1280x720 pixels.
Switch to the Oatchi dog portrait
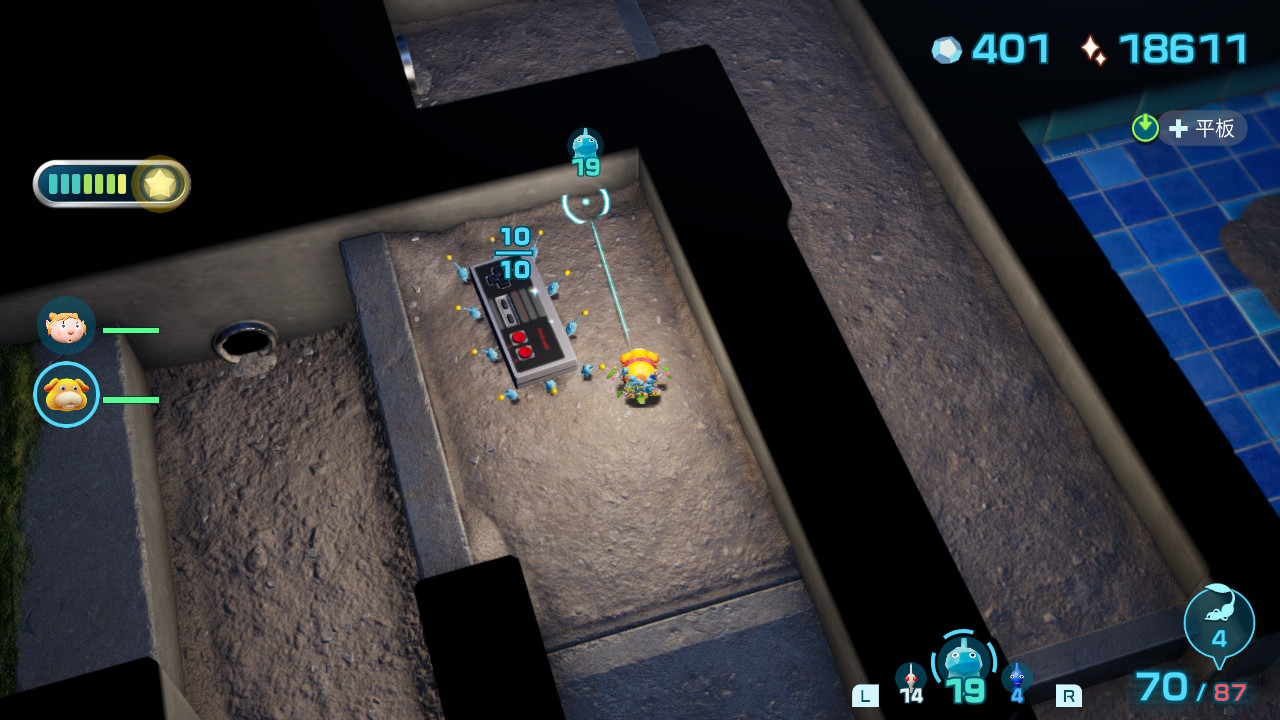pyautogui.click(x=67, y=394)
